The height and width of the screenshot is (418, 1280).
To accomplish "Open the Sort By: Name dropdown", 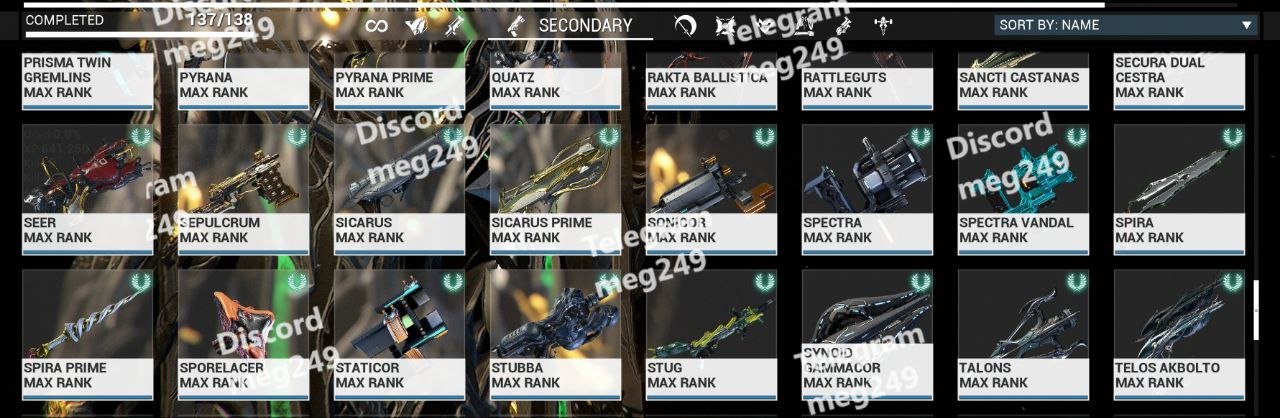I will click(x=1125, y=25).
